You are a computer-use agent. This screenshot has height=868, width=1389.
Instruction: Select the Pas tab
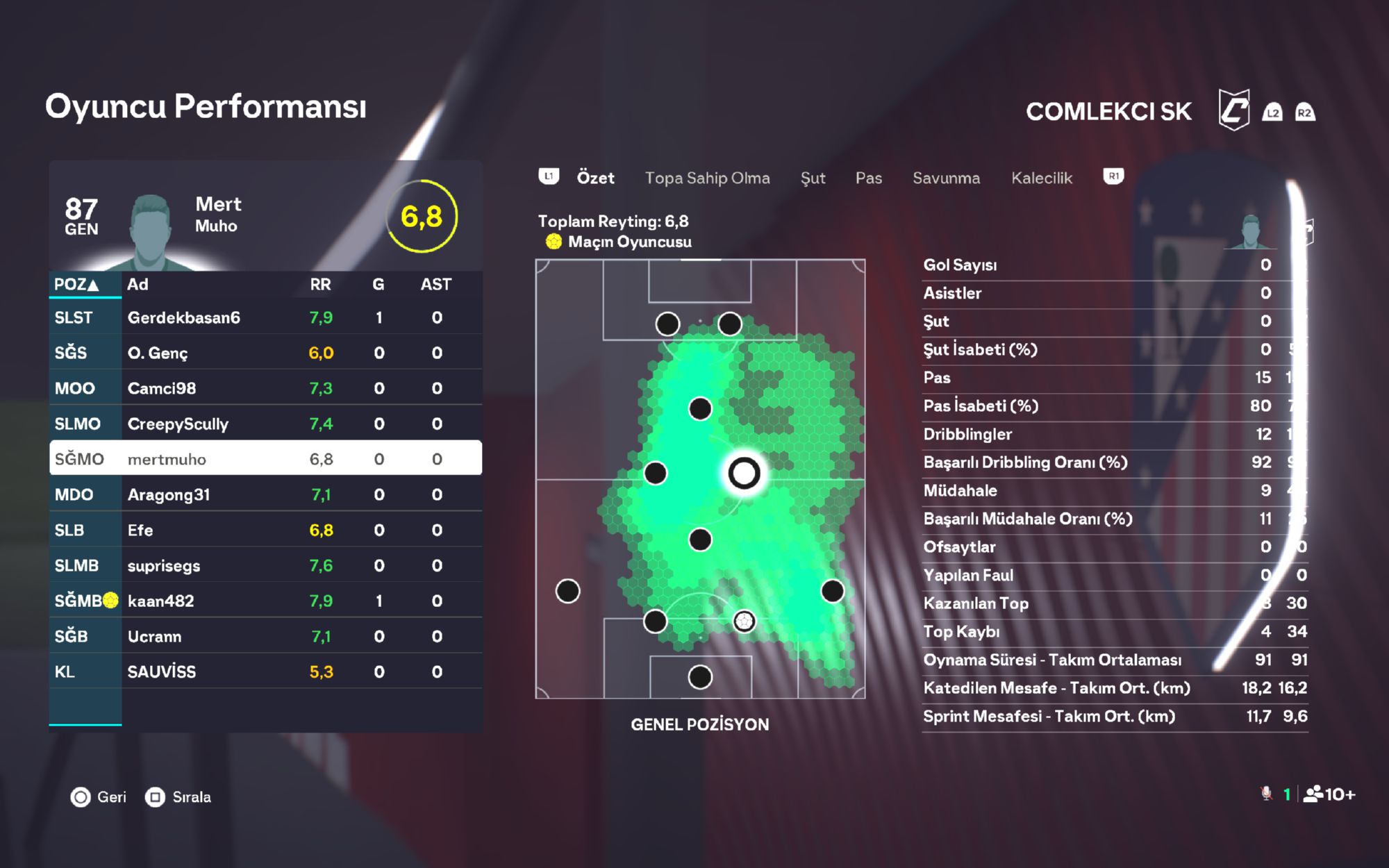[x=868, y=178]
